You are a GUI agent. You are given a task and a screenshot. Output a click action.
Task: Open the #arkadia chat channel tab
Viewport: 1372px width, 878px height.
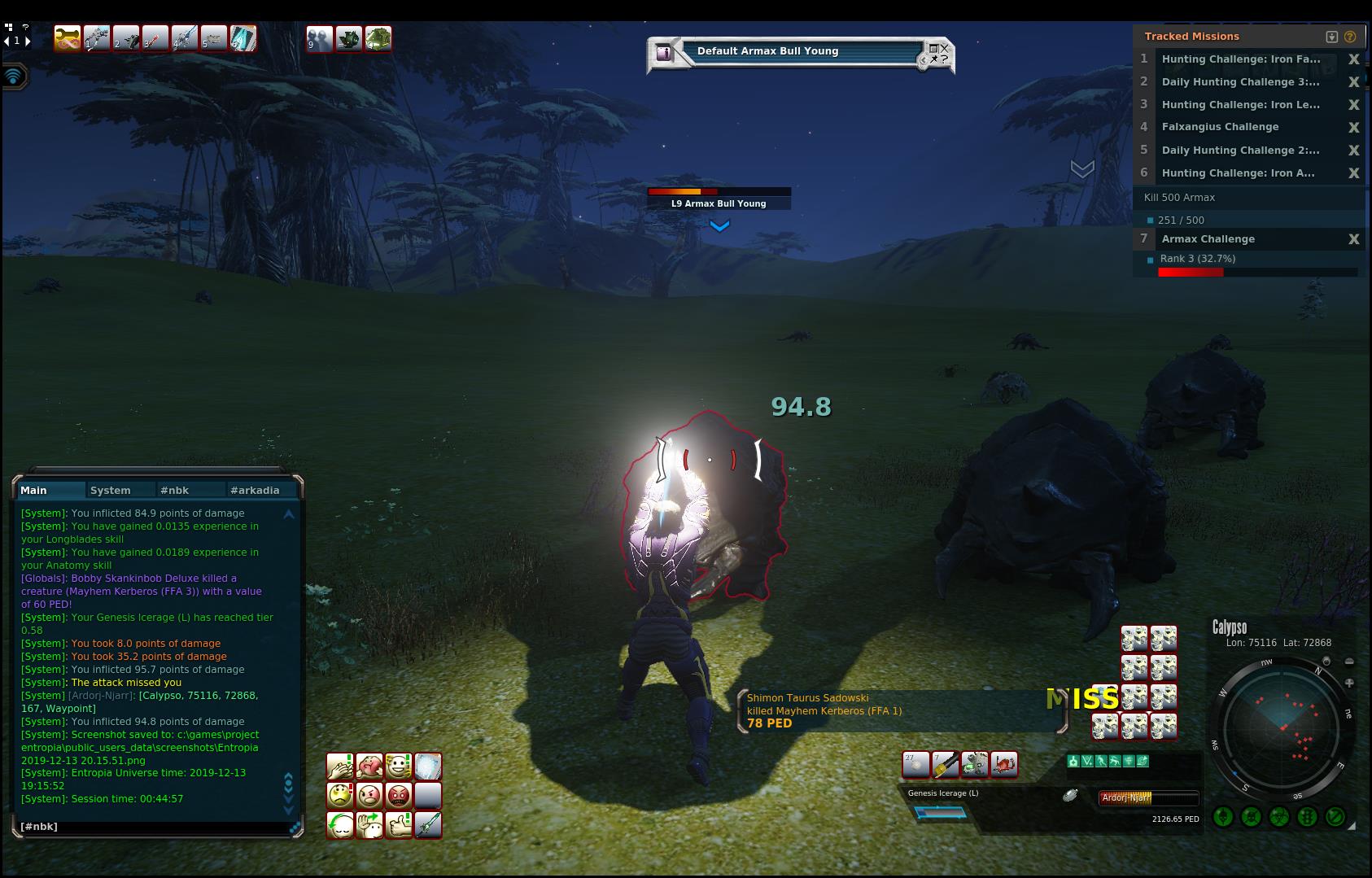[x=255, y=490]
